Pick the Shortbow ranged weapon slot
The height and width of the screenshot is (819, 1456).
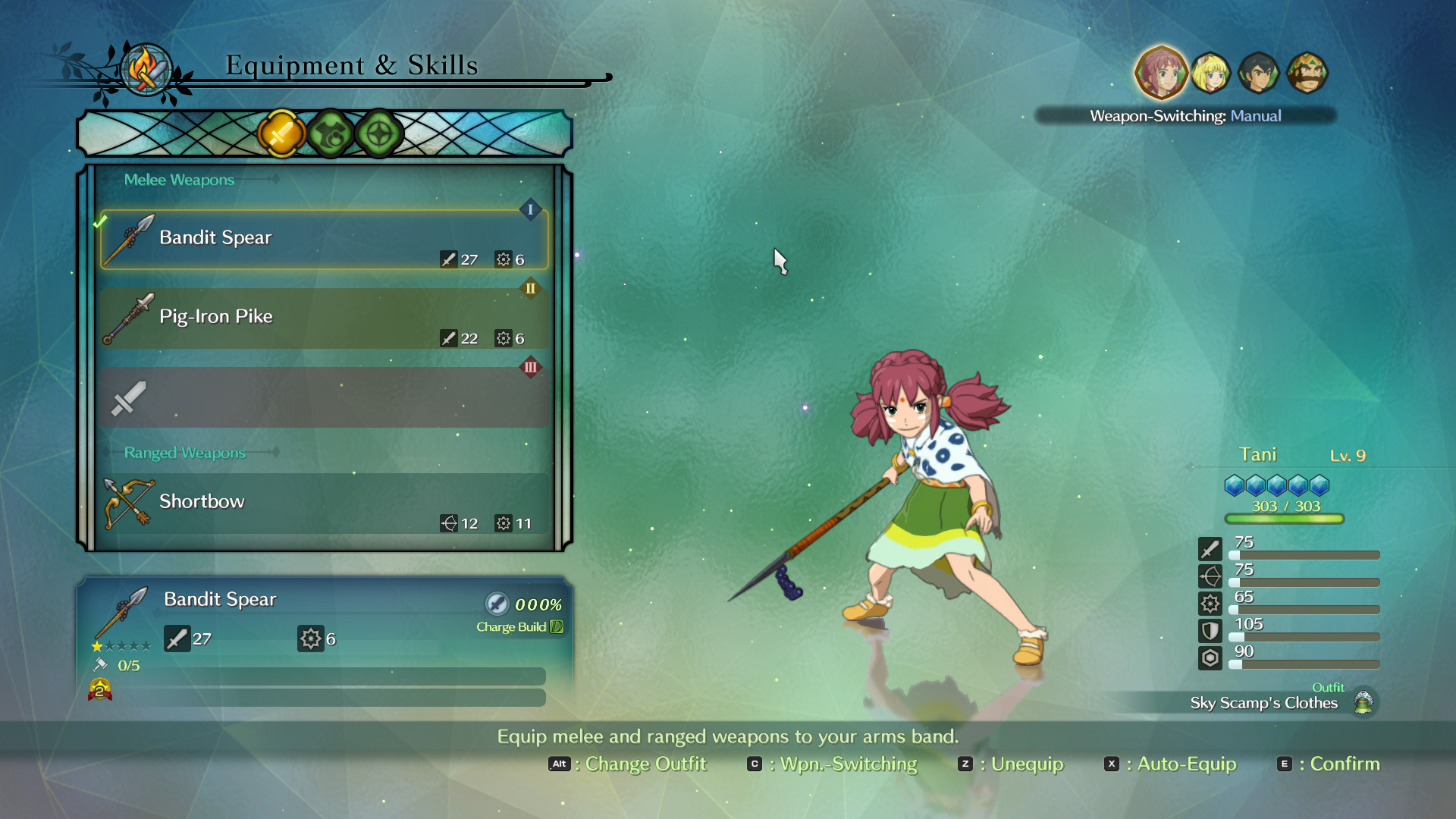click(x=324, y=504)
